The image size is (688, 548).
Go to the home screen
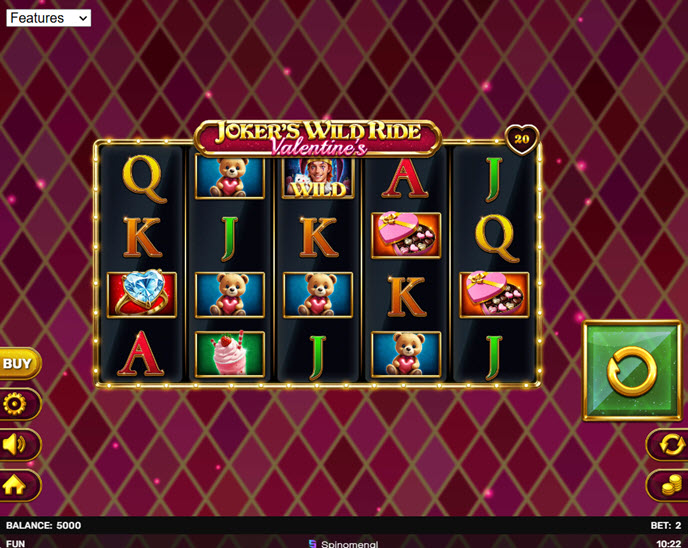pos(18,485)
